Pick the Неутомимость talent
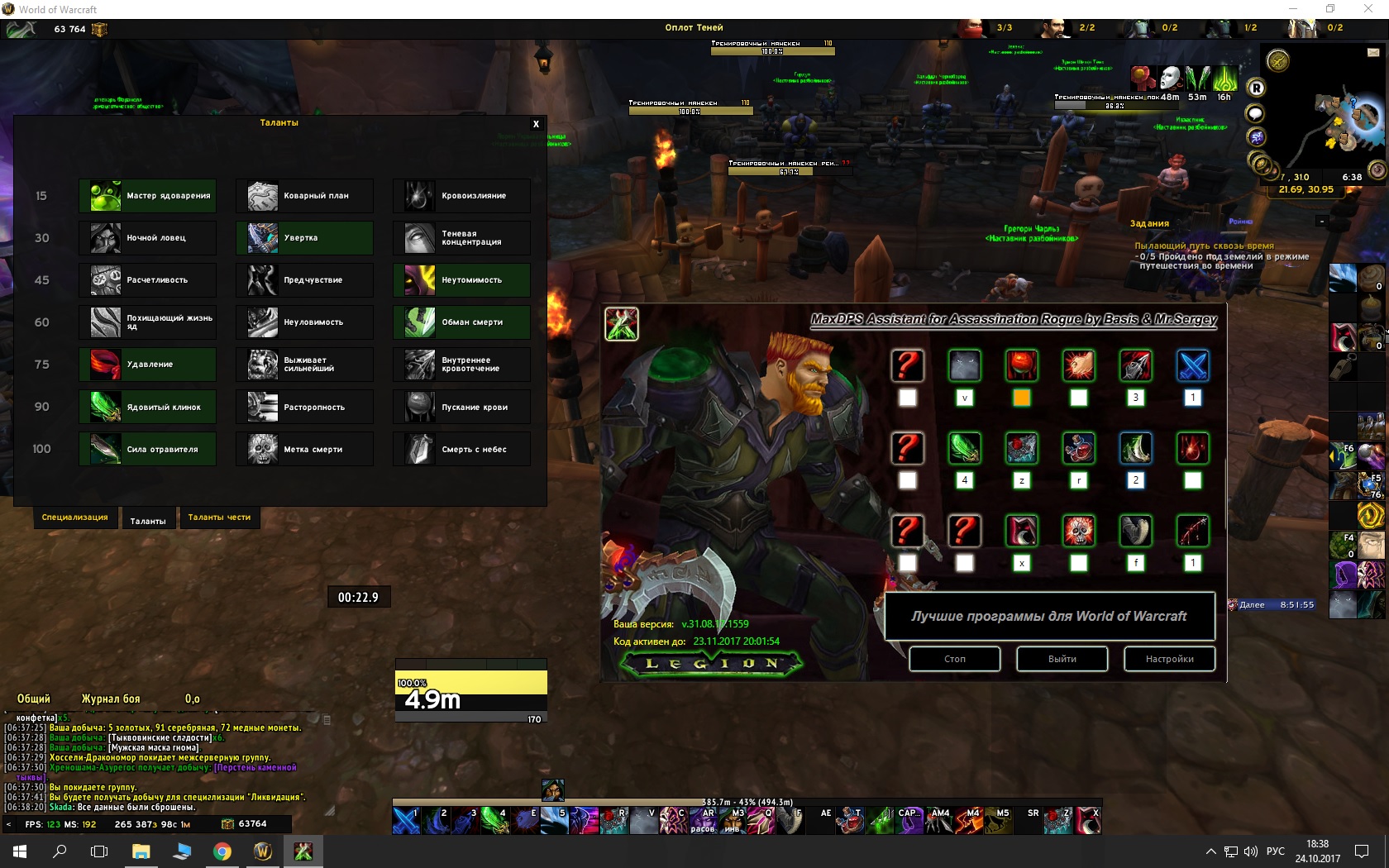 [461, 280]
